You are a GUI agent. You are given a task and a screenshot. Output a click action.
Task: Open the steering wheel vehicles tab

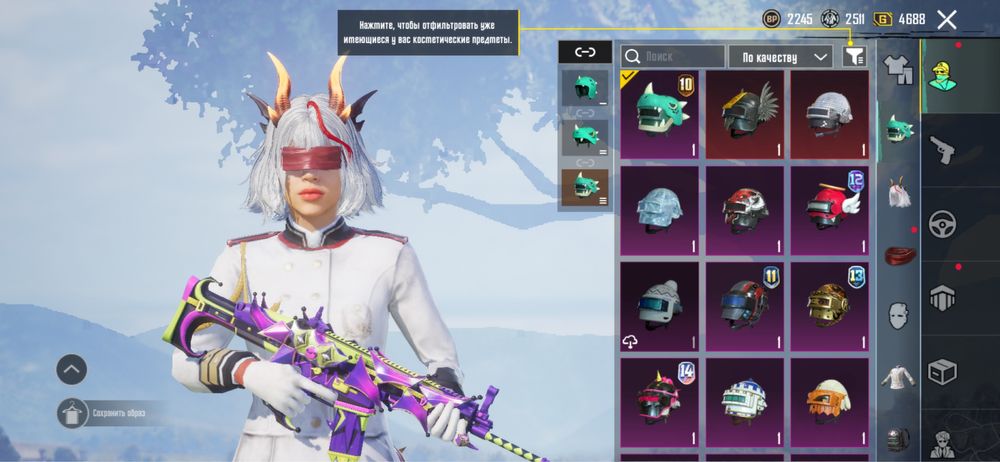(x=942, y=223)
